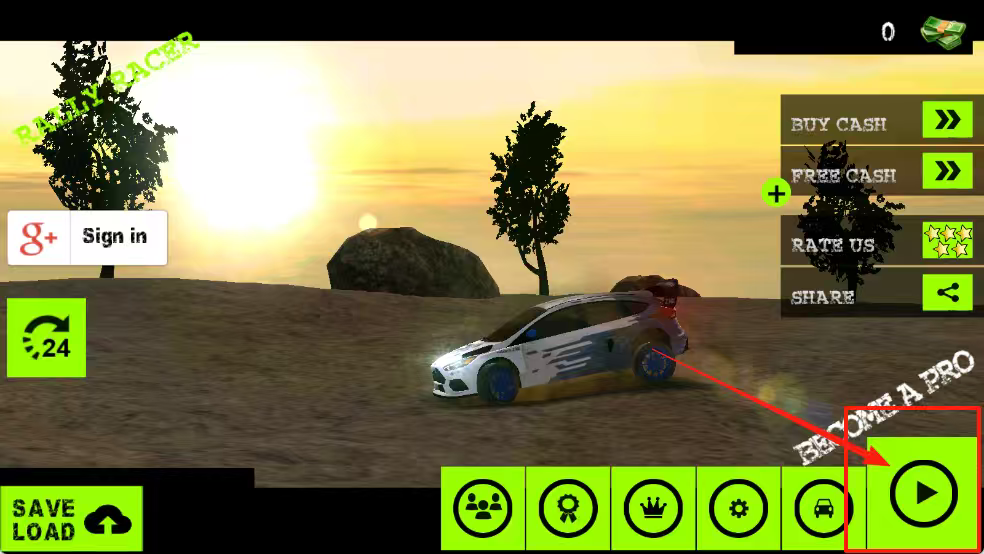Open the gear settings menu
This screenshot has height=554, width=984.
(x=739, y=508)
